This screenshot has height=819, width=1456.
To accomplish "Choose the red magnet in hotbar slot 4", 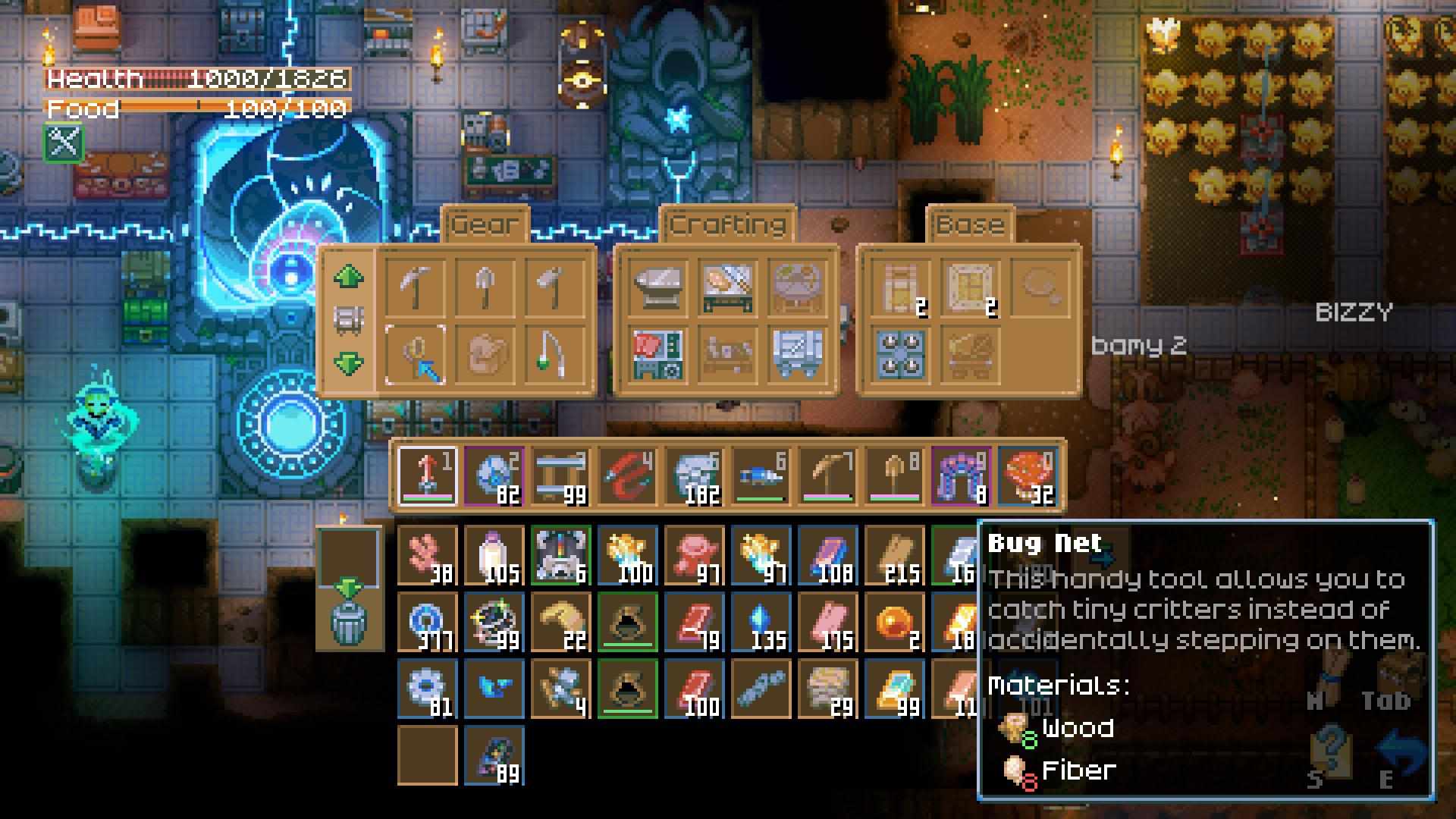I will (x=627, y=475).
